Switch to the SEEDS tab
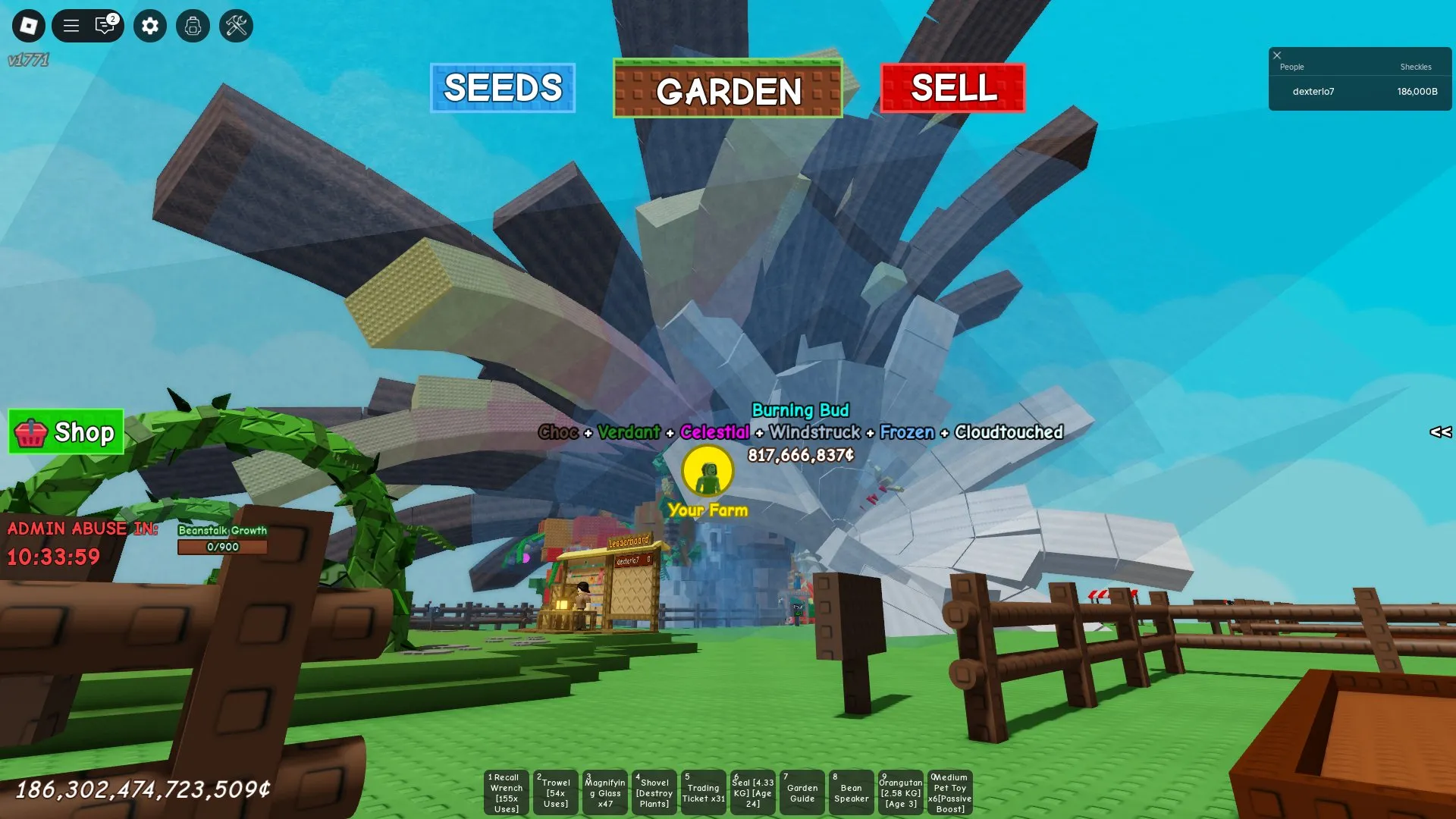Screen dimensions: 1456x819 tap(503, 89)
